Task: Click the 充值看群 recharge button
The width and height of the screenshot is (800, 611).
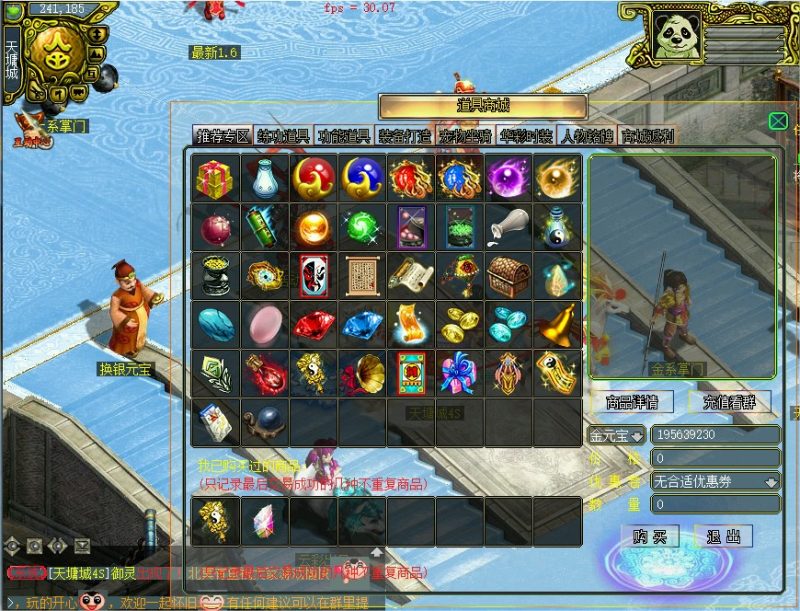Action: (729, 403)
